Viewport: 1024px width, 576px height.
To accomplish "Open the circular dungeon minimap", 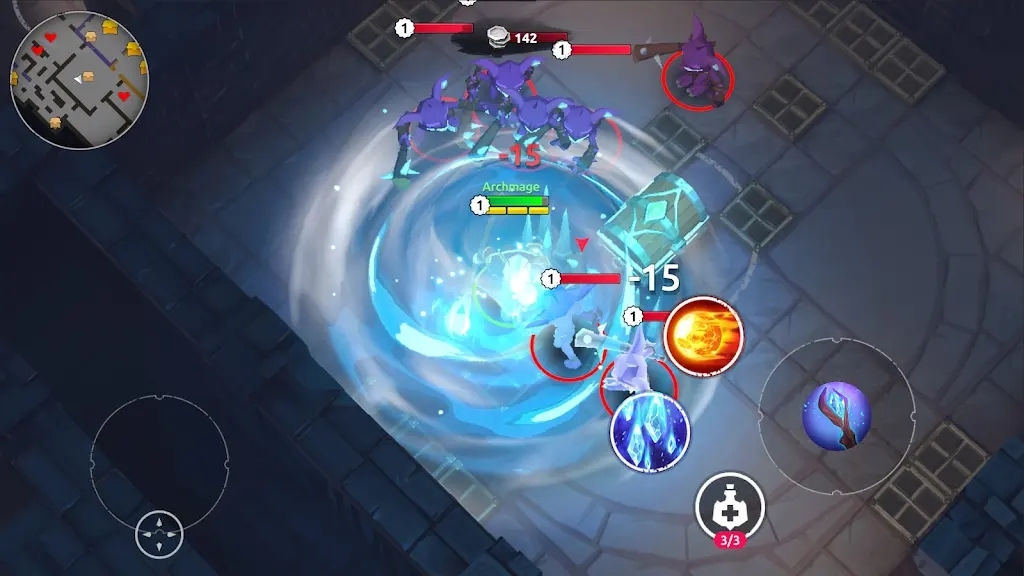I will 79,80.
